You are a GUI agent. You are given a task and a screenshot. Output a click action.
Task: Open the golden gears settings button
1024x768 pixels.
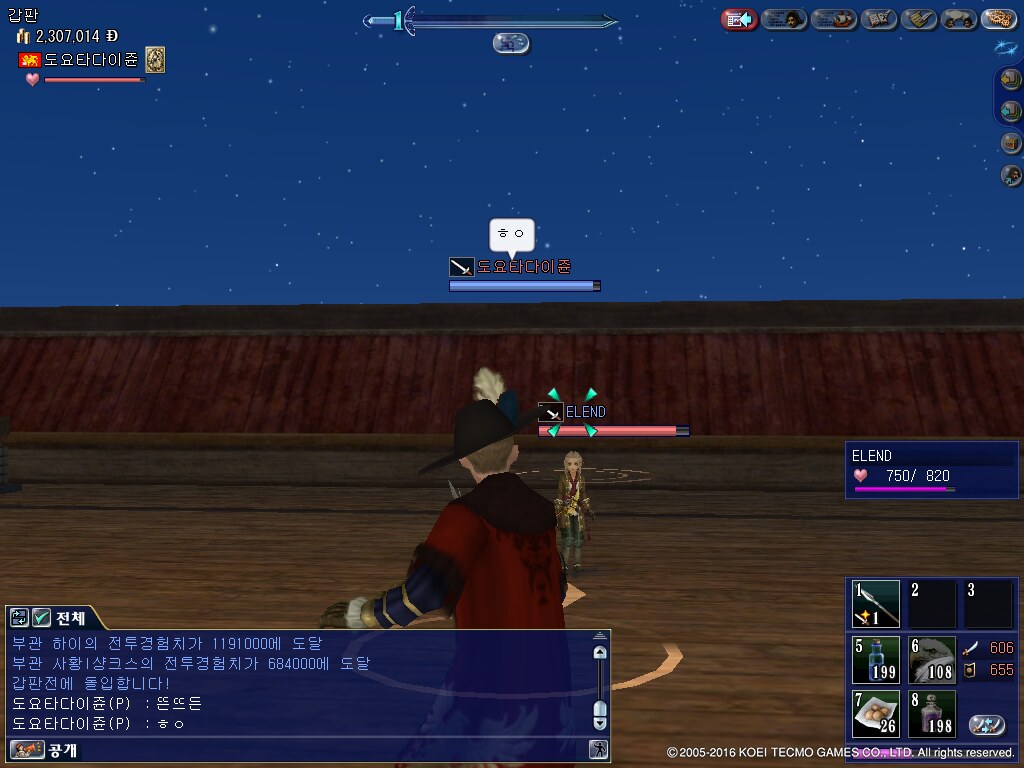point(998,19)
